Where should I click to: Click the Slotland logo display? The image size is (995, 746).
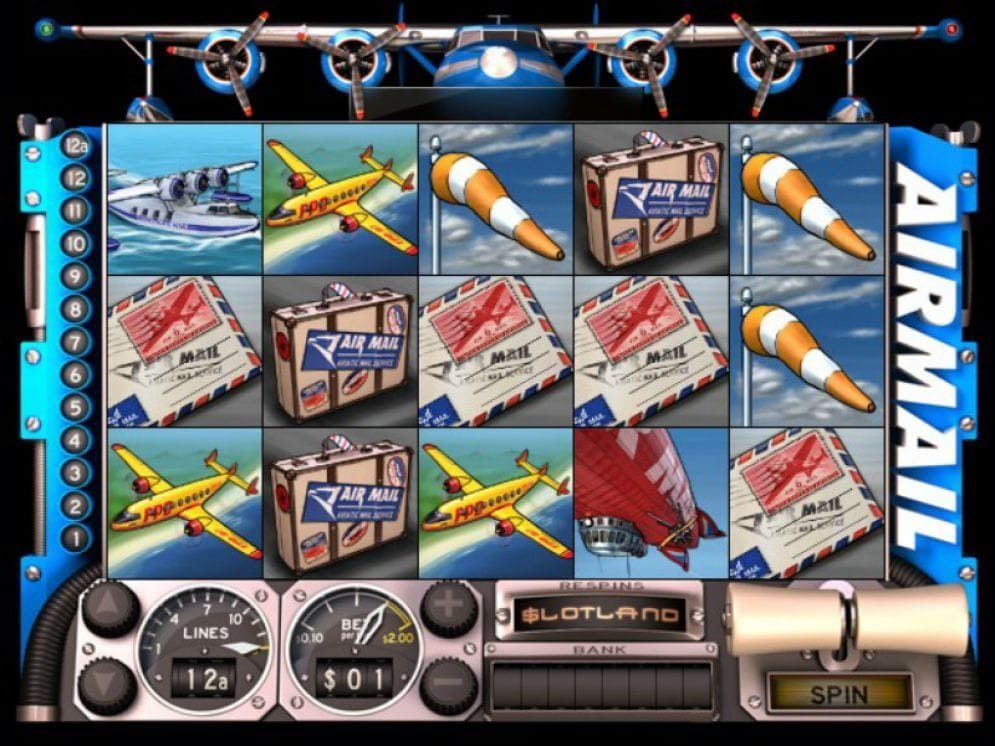pyautogui.click(x=600, y=614)
